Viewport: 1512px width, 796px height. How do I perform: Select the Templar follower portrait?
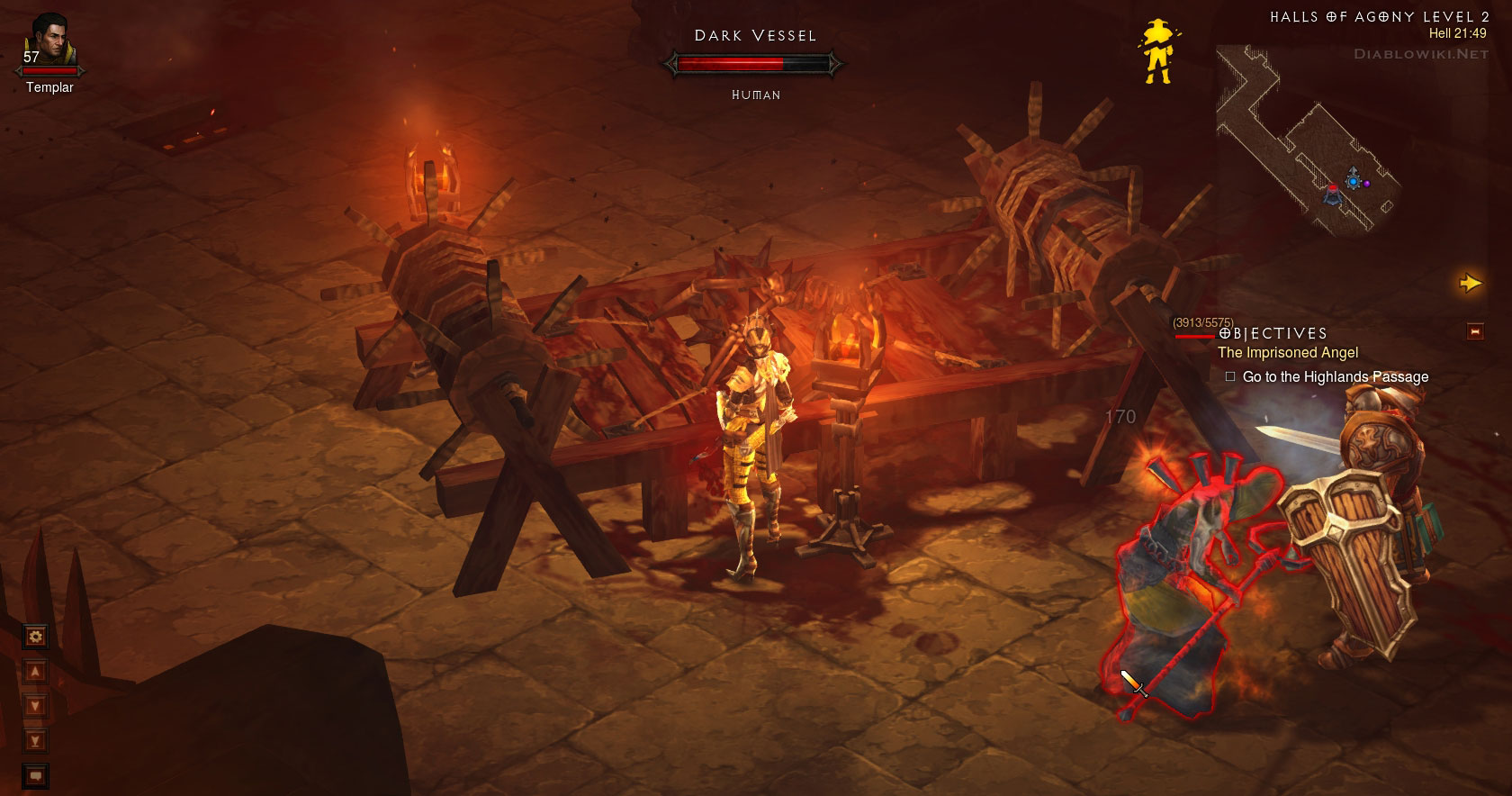tap(49, 41)
